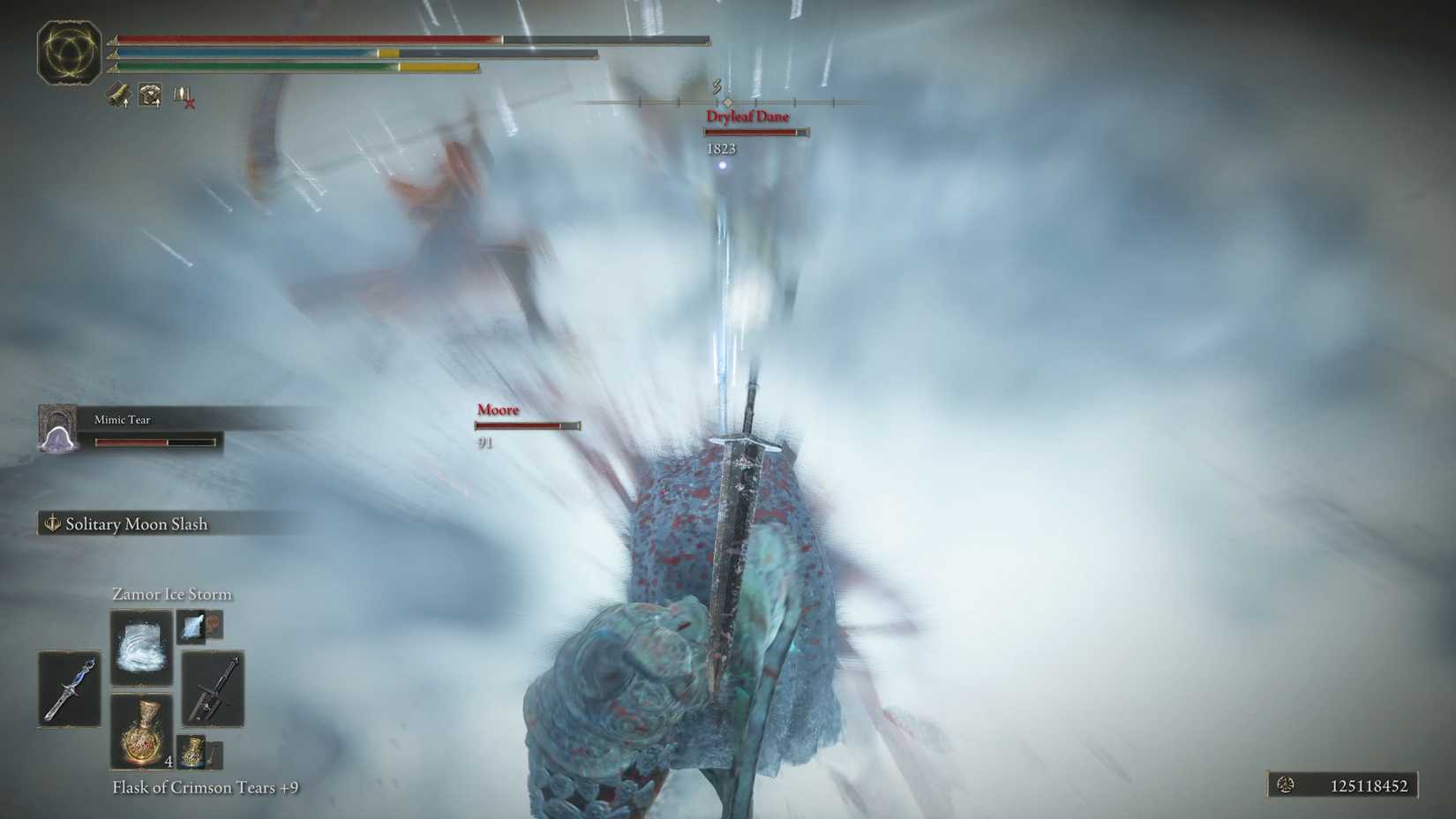The image size is (1456, 819).
Task: Select the Moore nameplate
Action: (x=498, y=409)
